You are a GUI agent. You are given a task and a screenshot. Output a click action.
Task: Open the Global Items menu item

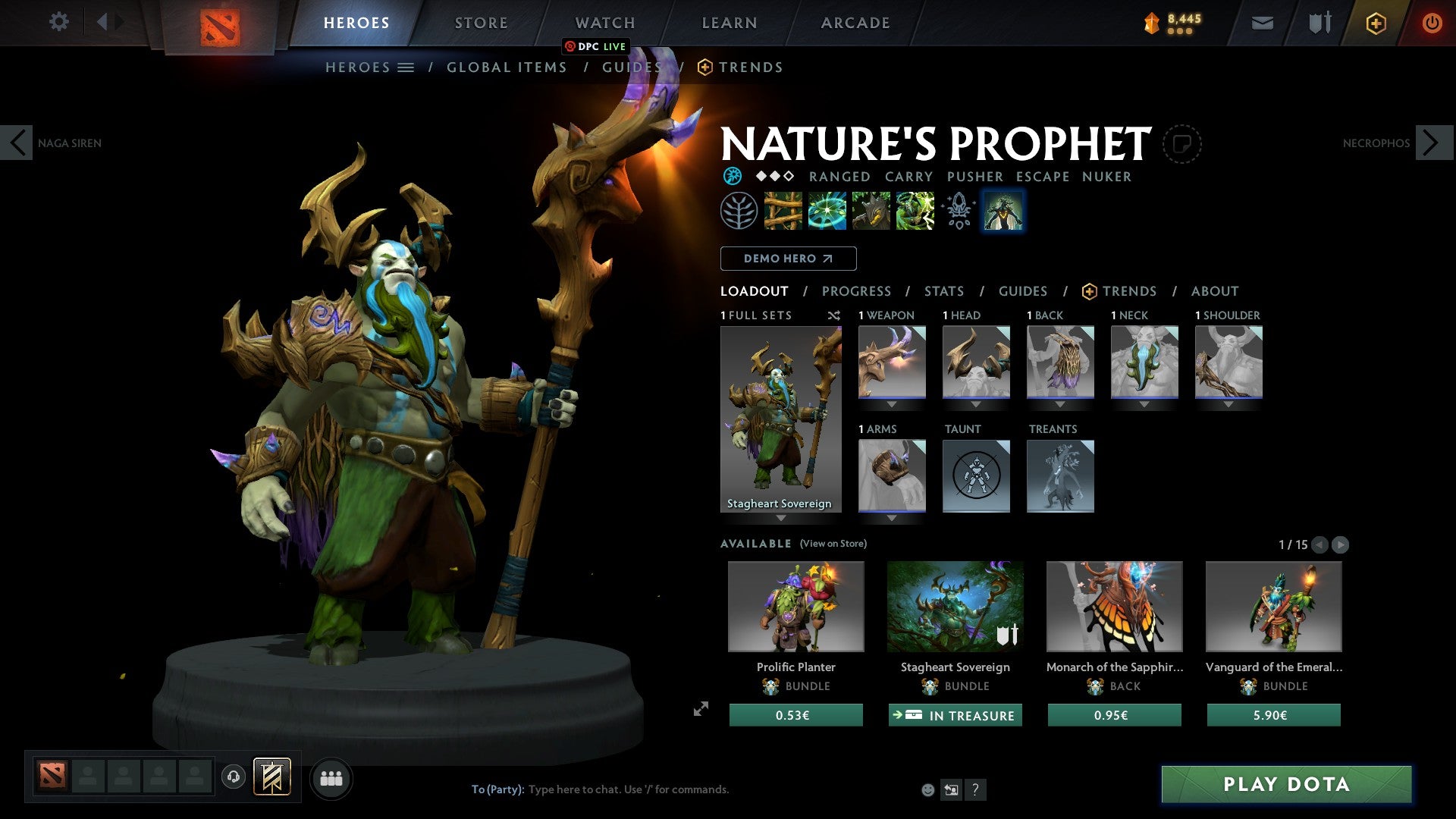[x=507, y=67]
